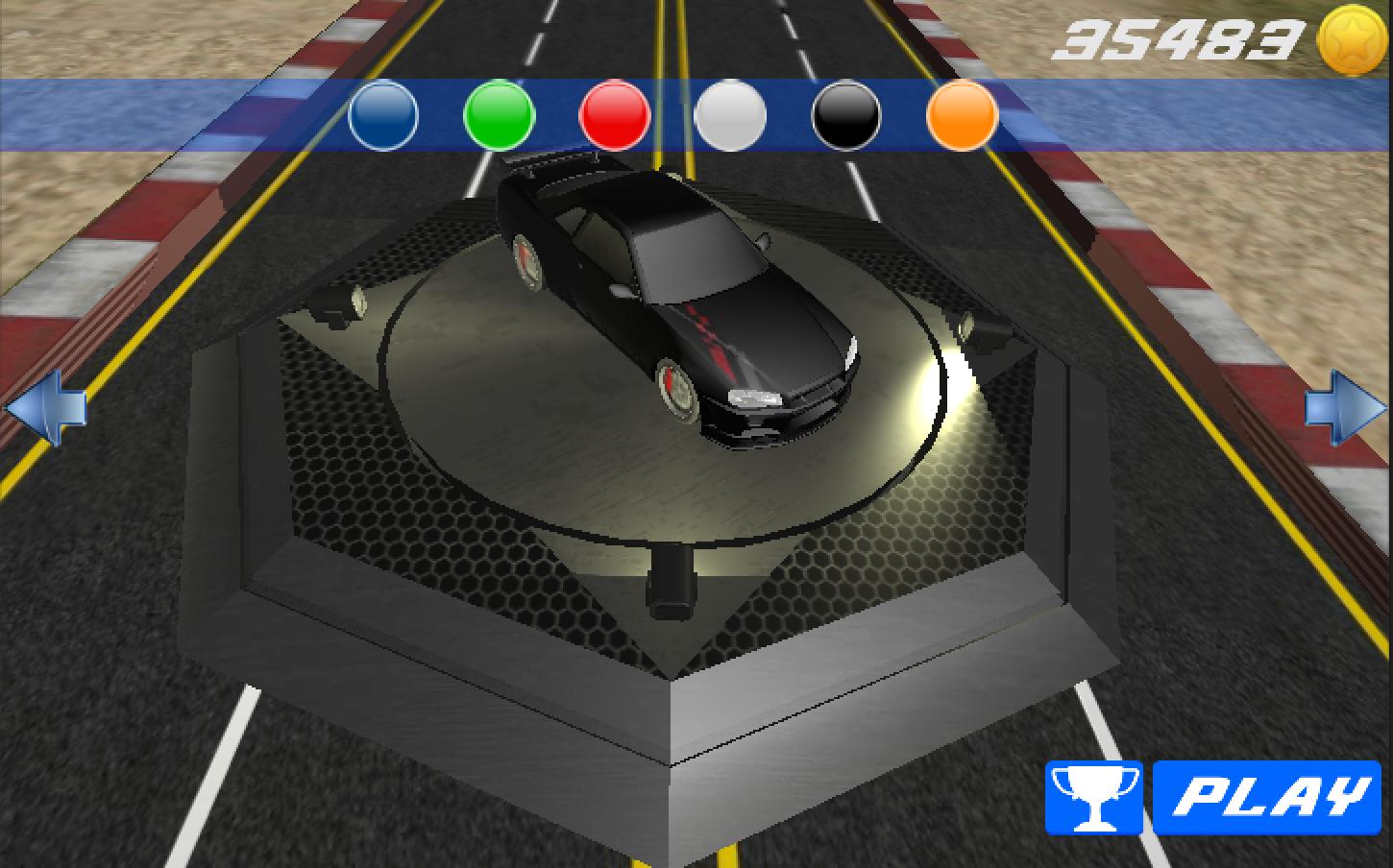Open the trophy leaderboard button
This screenshot has height=868, width=1393.
point(1093,797)
